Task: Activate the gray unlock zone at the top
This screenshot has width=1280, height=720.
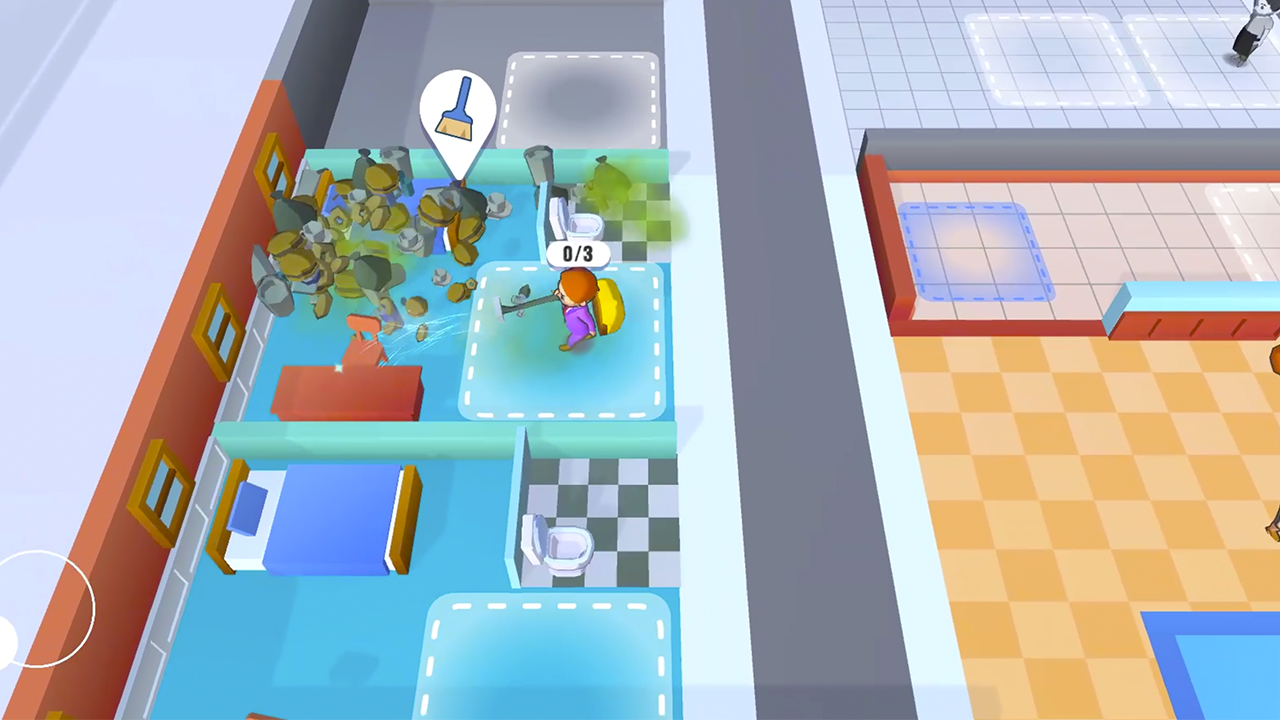Action: 583,95
